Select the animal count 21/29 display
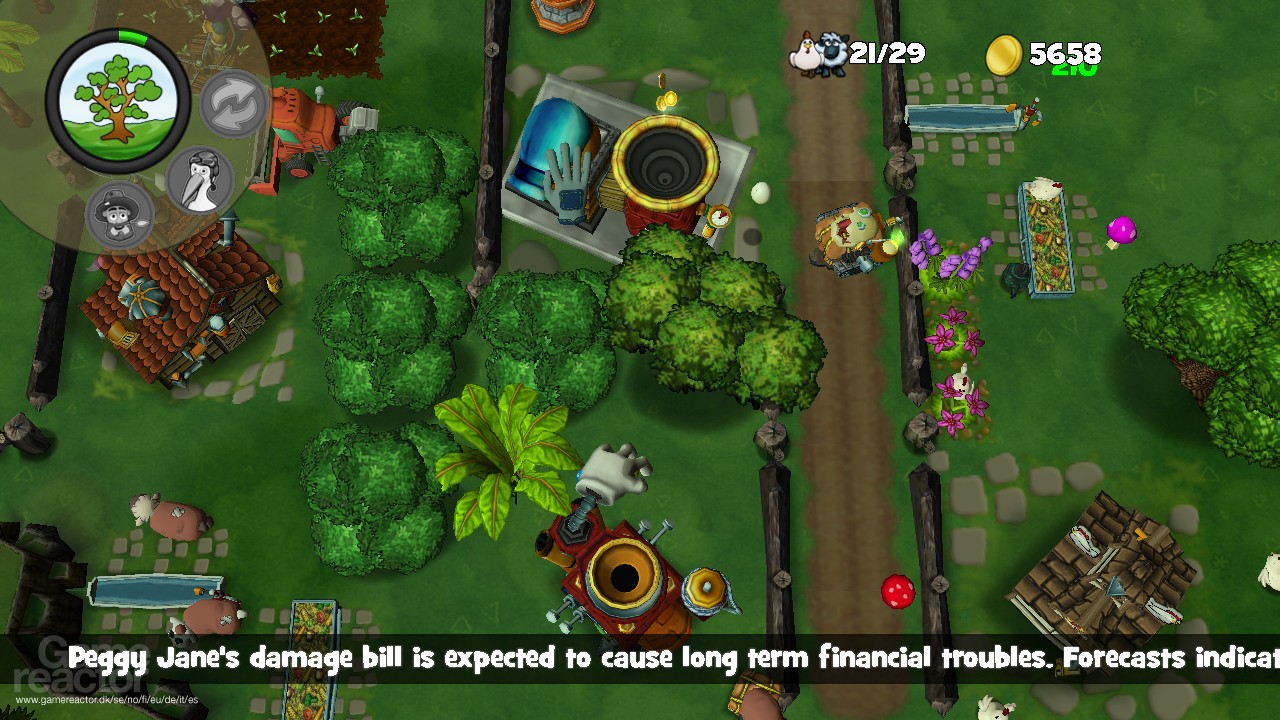 884,52
